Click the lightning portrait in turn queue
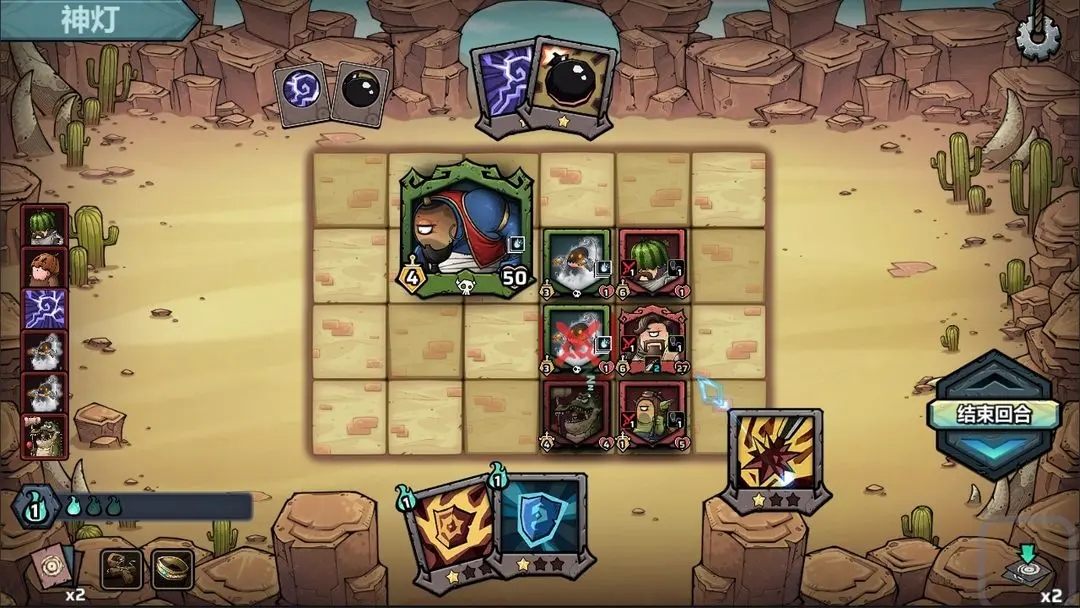1080x608 pixels. pos(45,310)
